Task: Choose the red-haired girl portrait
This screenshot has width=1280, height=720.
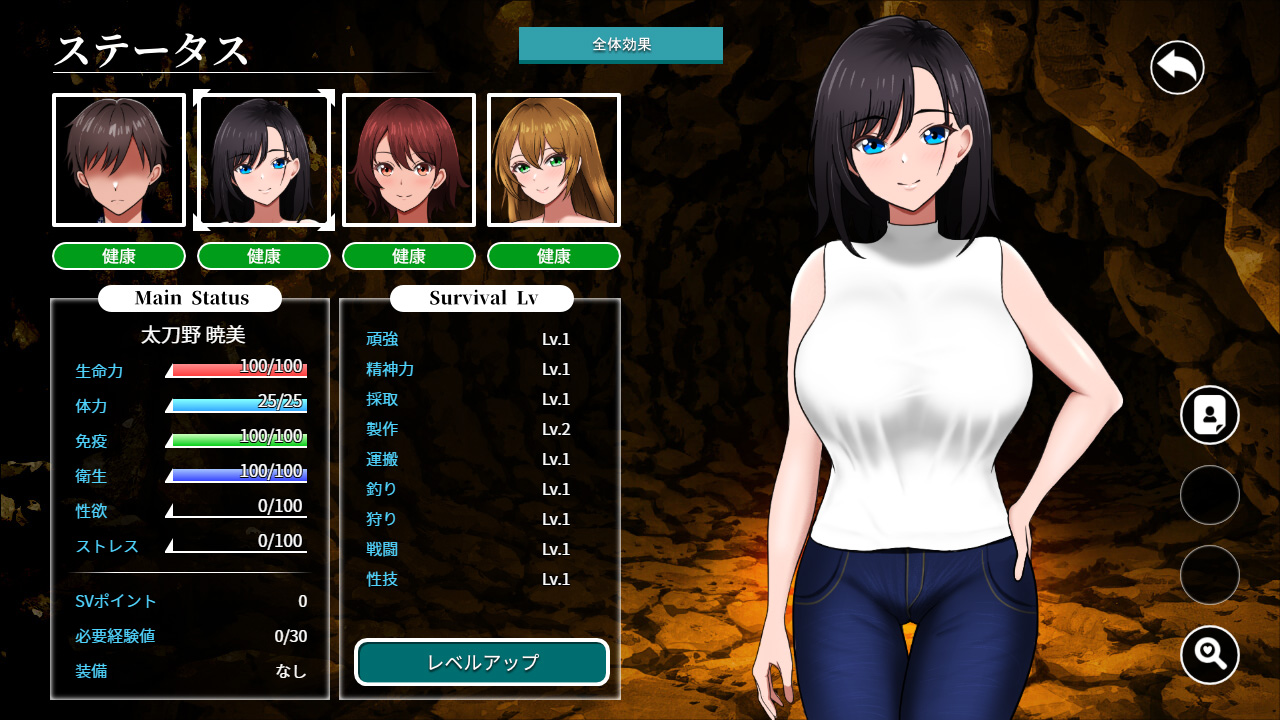Action: tap(409, 160)
